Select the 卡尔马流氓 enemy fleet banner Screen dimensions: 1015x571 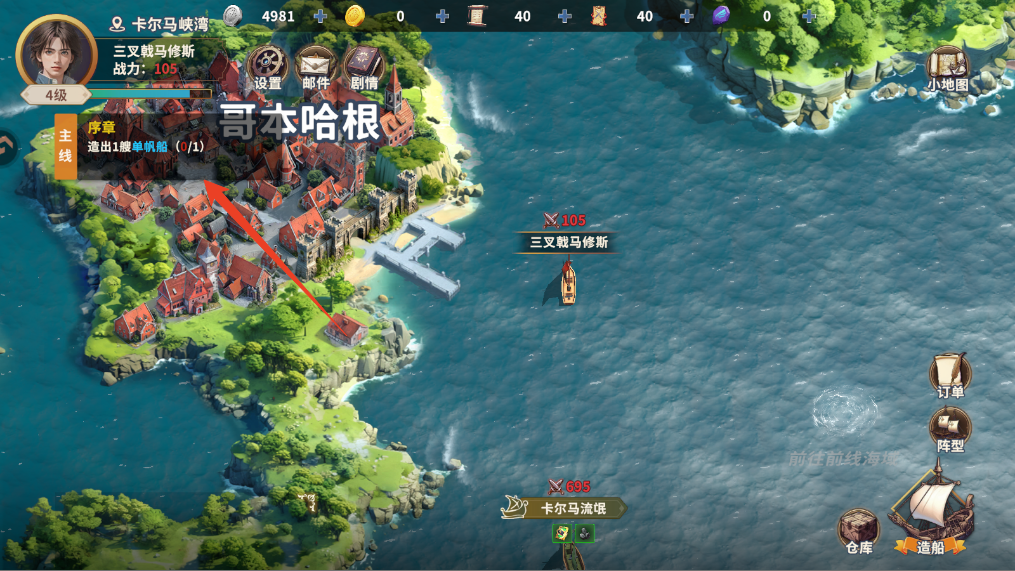click(565, 508)
